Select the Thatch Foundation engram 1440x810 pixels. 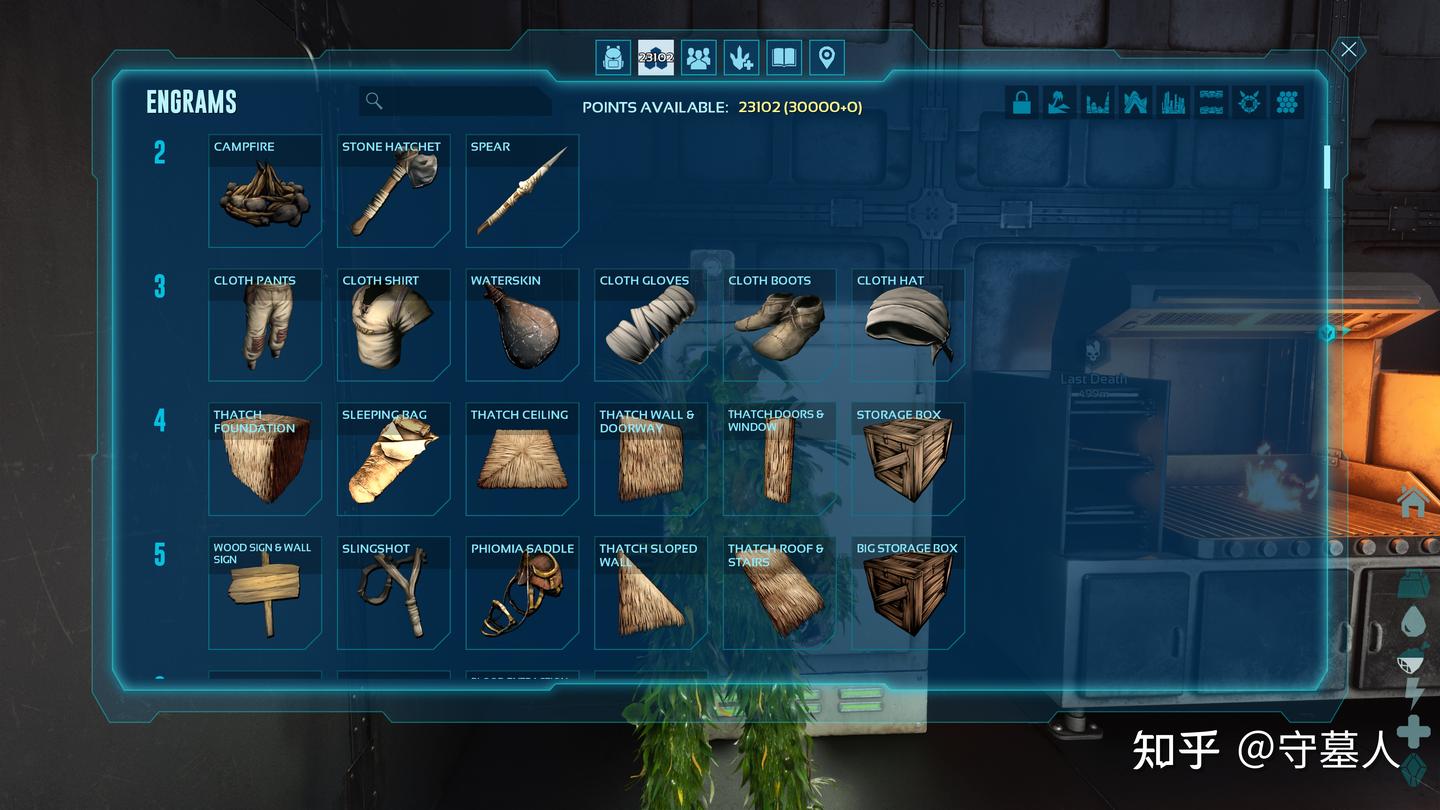tap(265, 459)
